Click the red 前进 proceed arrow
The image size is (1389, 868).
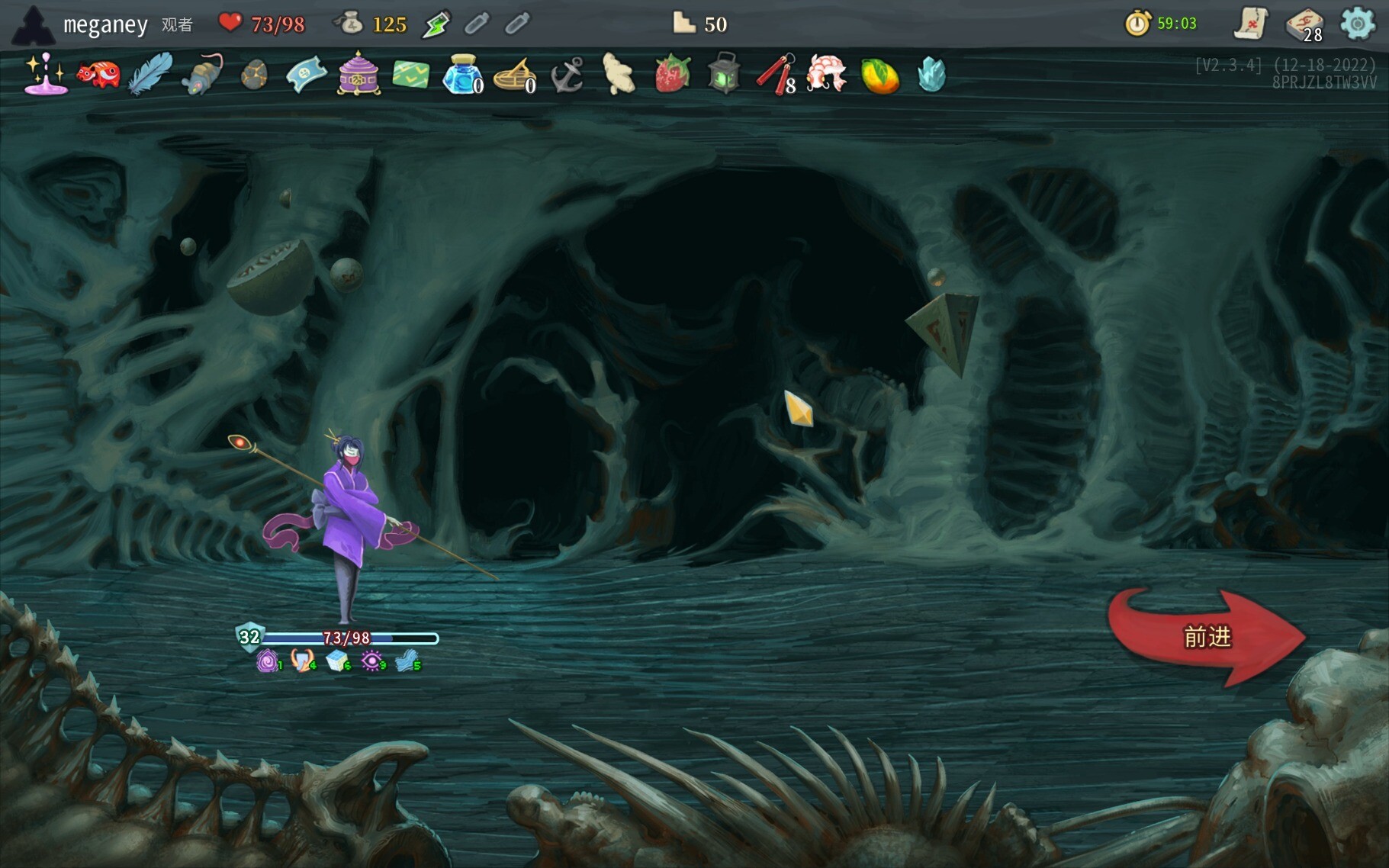coord(1206,637)
